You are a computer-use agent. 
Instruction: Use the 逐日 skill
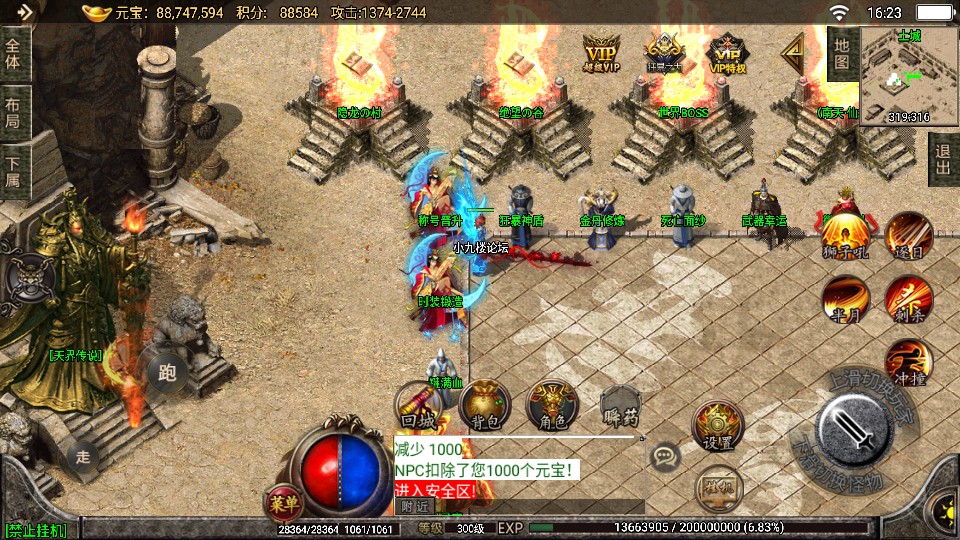click(907, 234)
